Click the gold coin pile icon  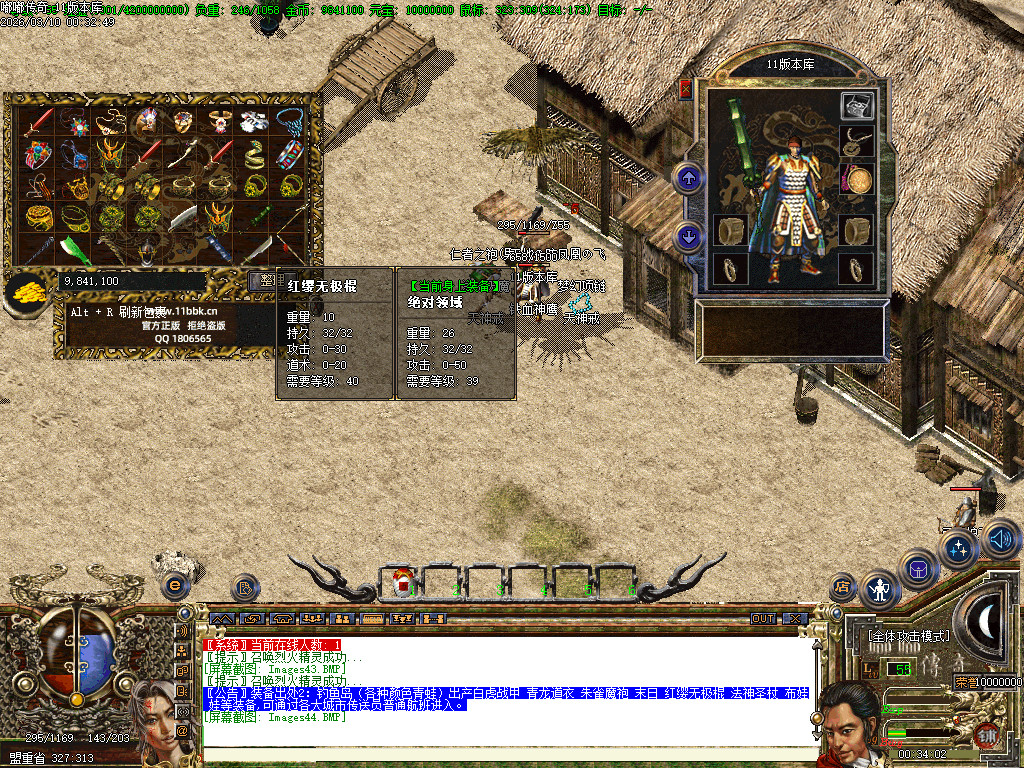click(25, 290)
